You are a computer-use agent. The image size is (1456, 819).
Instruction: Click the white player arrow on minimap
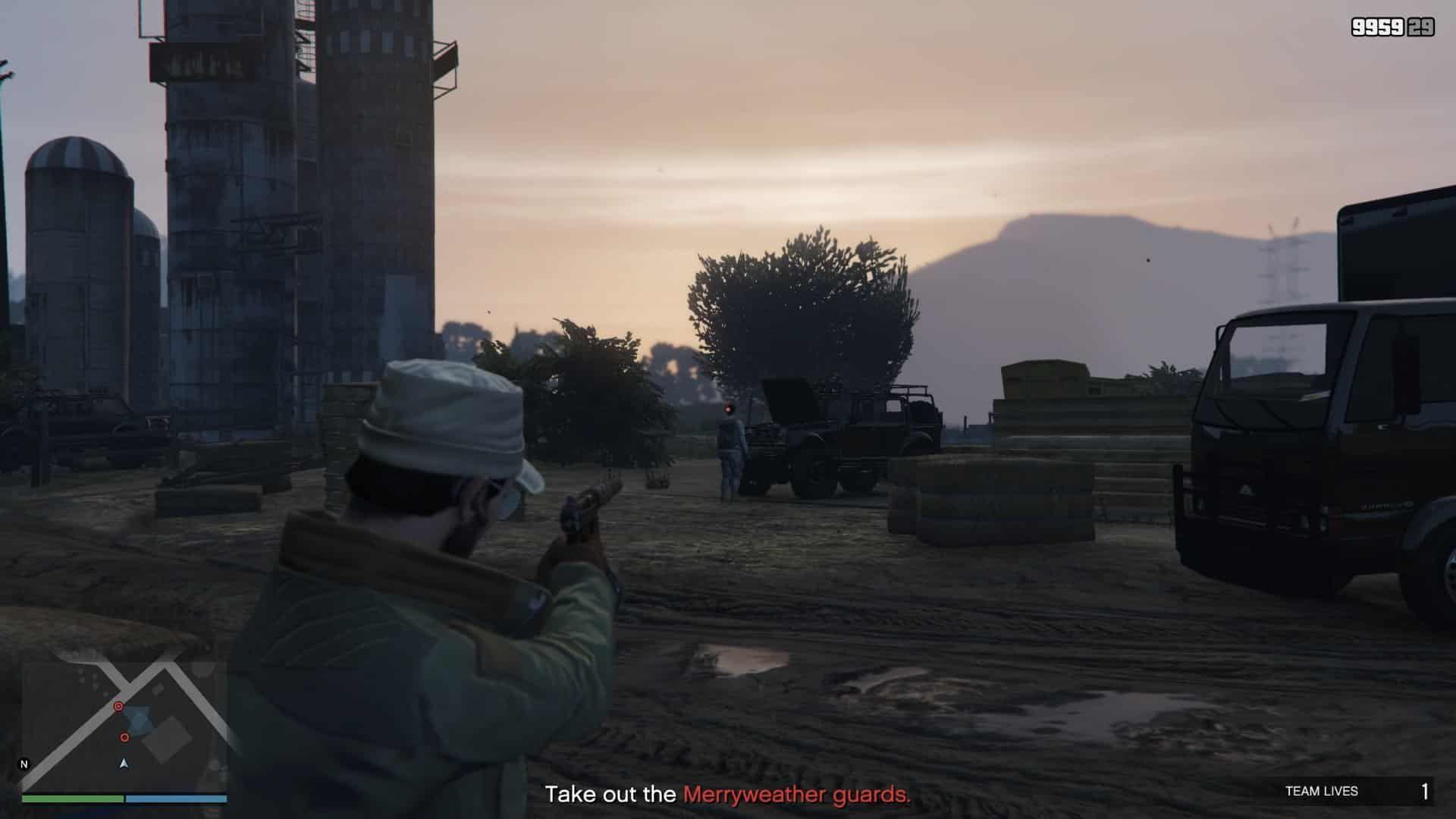pos(124,763)
